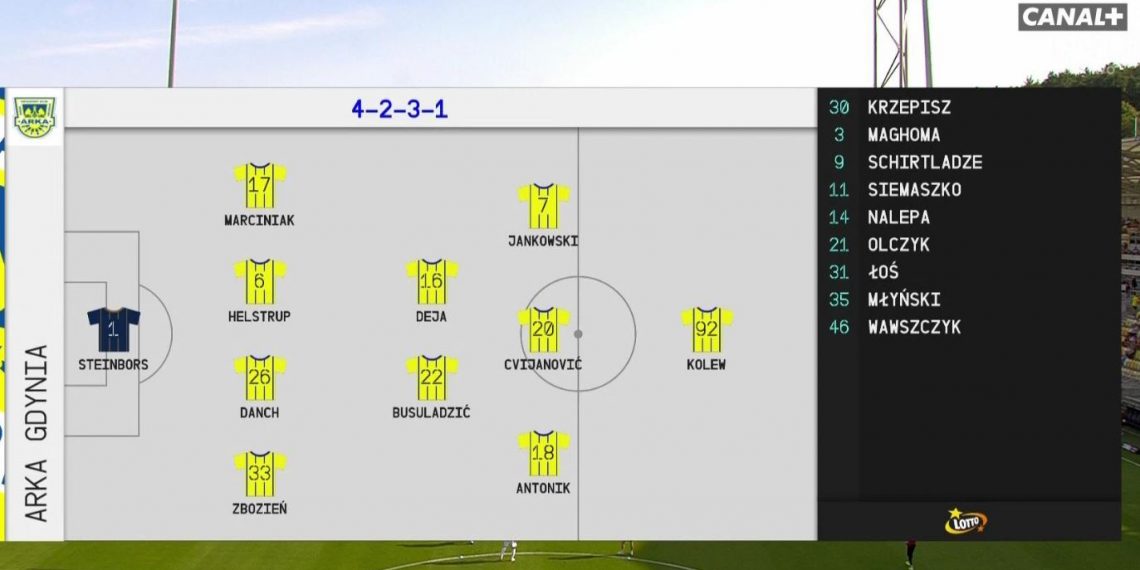Select Danch's number 26 shirt
1140x570 pixels.
pos(260,378)
